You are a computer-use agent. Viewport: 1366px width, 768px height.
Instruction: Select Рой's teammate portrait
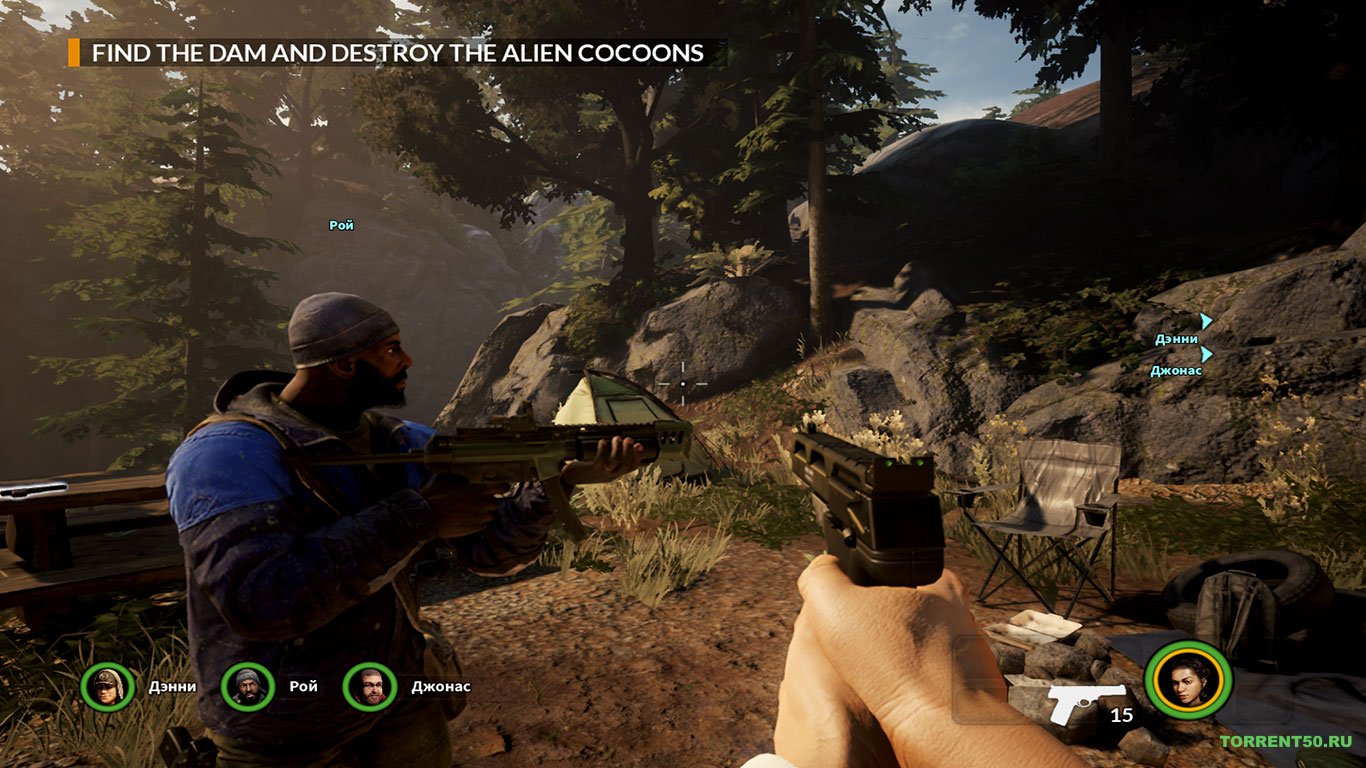pyautogui.click(x=247, y=687)
